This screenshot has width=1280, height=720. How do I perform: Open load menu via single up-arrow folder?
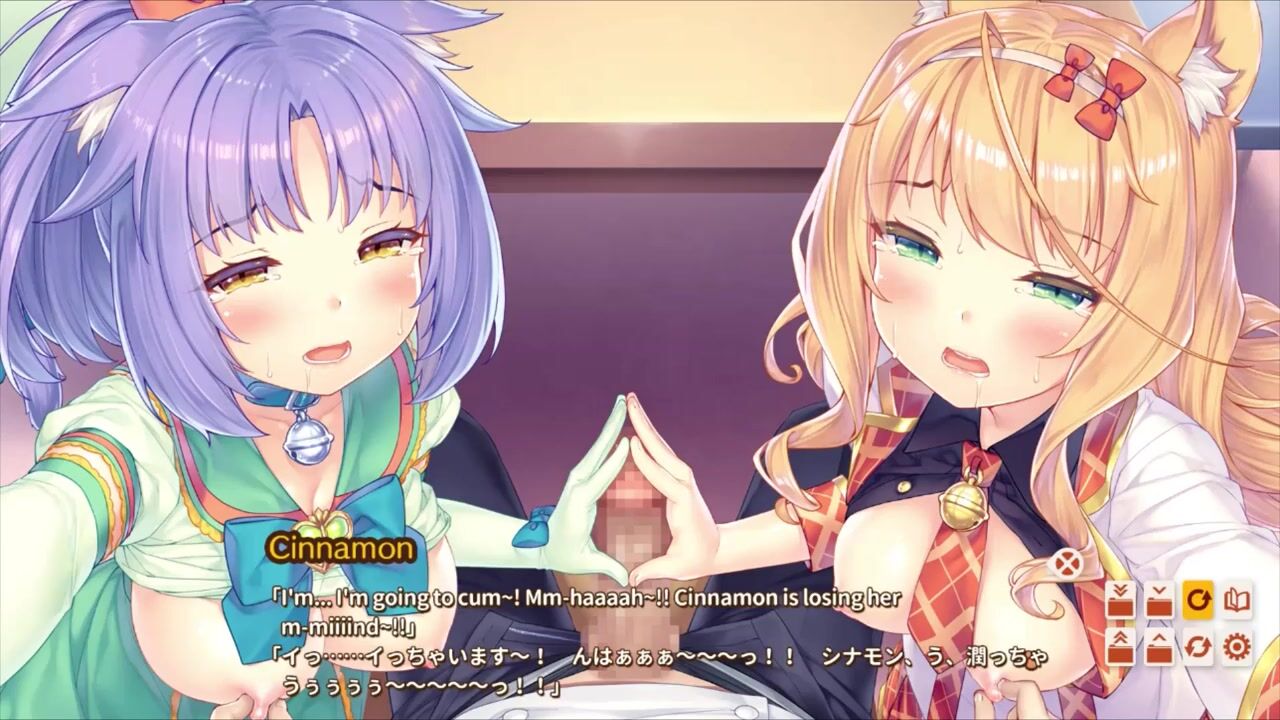[1159, 647]
